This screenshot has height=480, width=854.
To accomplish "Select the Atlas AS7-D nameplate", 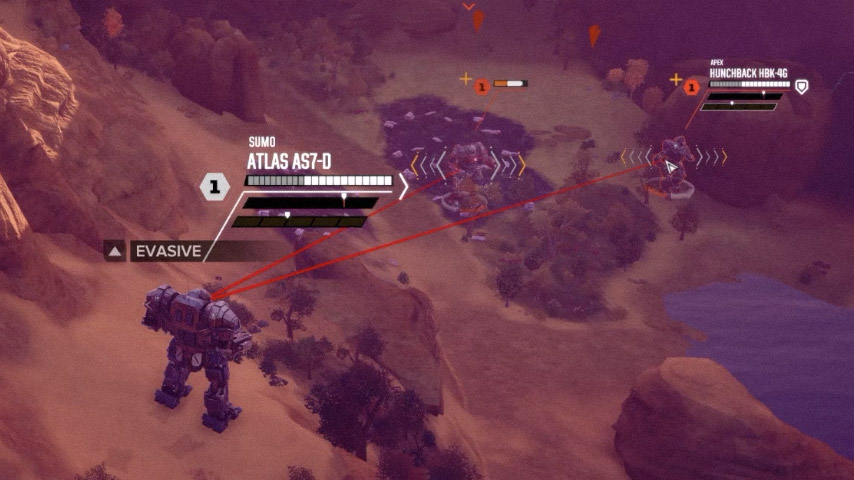I will [x=290, y=161].
